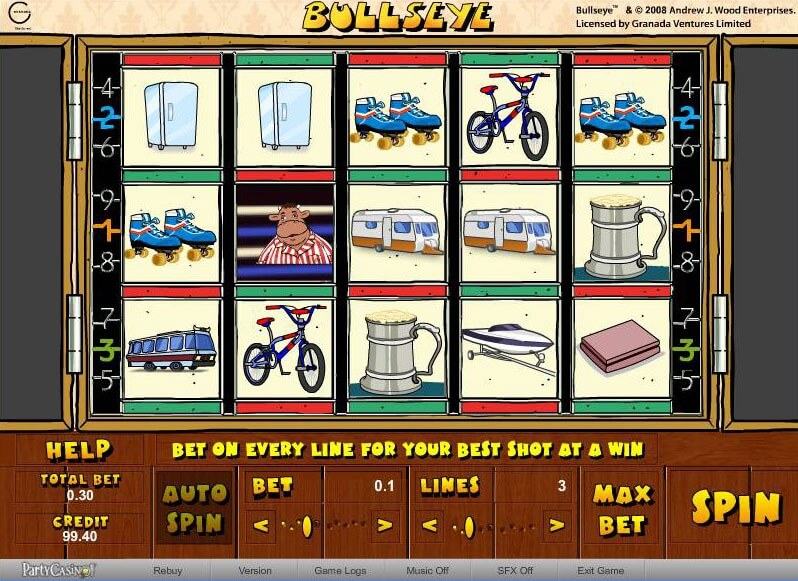Open the Help screen
The image size is (798, 581).
78,450
